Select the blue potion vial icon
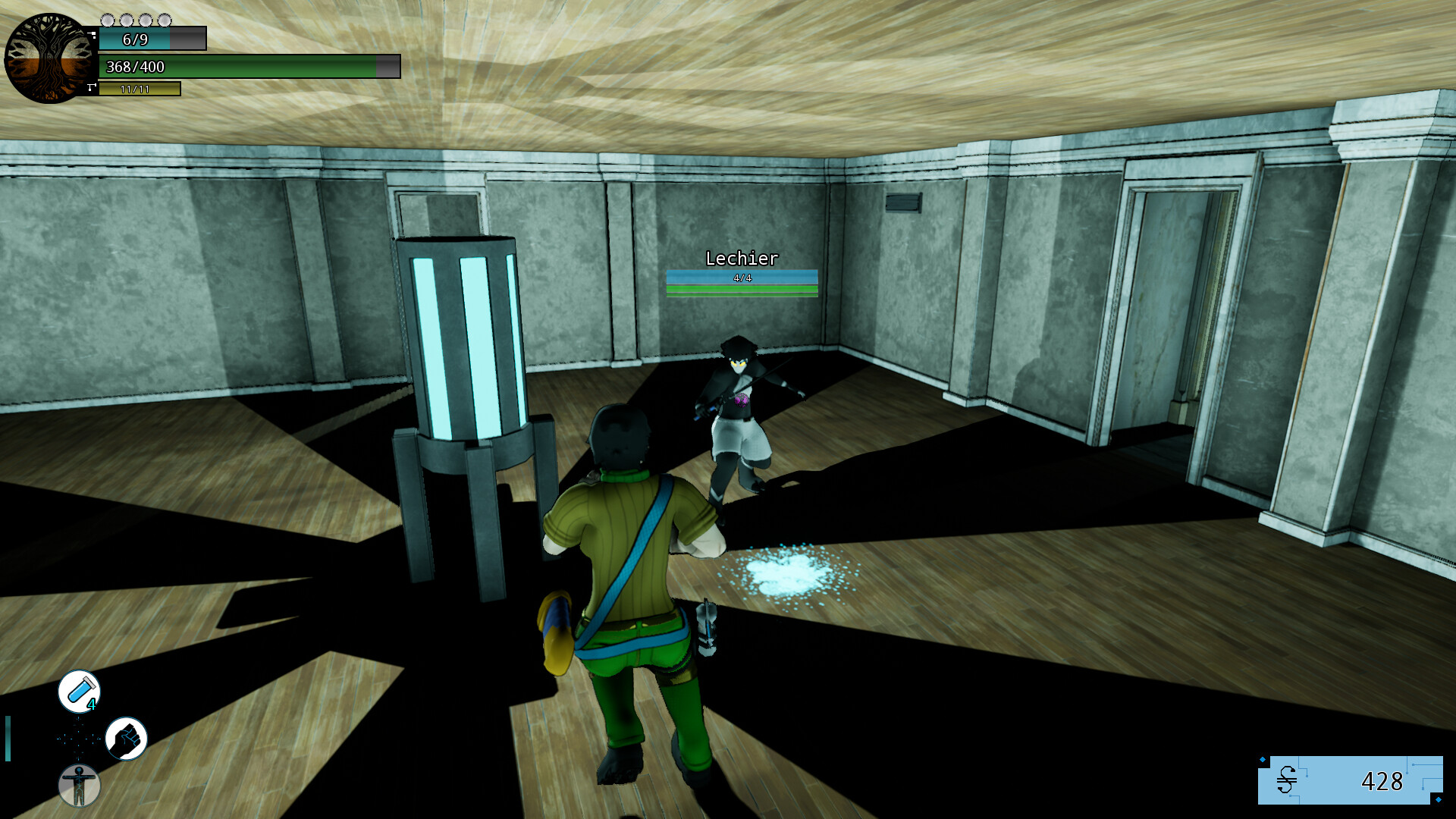Viewport: 1456px width, 819px height. pos(79,692)
